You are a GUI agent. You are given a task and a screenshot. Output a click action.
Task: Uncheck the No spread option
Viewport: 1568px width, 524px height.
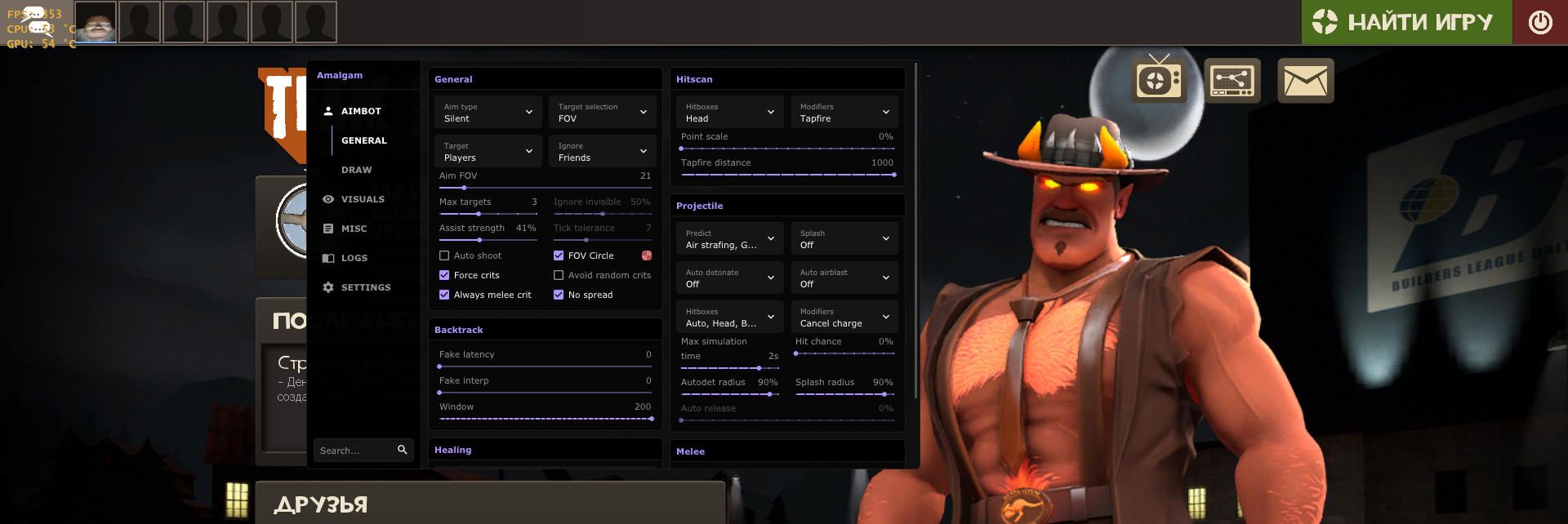pos(559,295)
